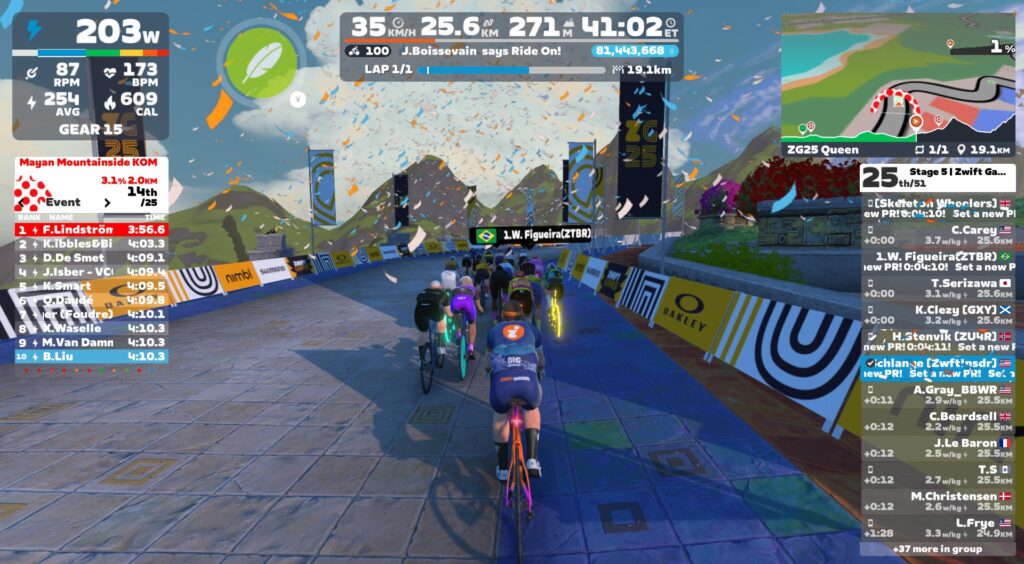Viewport: 1024px width, 564px height.
Task: Select K.Smart leaderboard row
Action: [91, 285]
